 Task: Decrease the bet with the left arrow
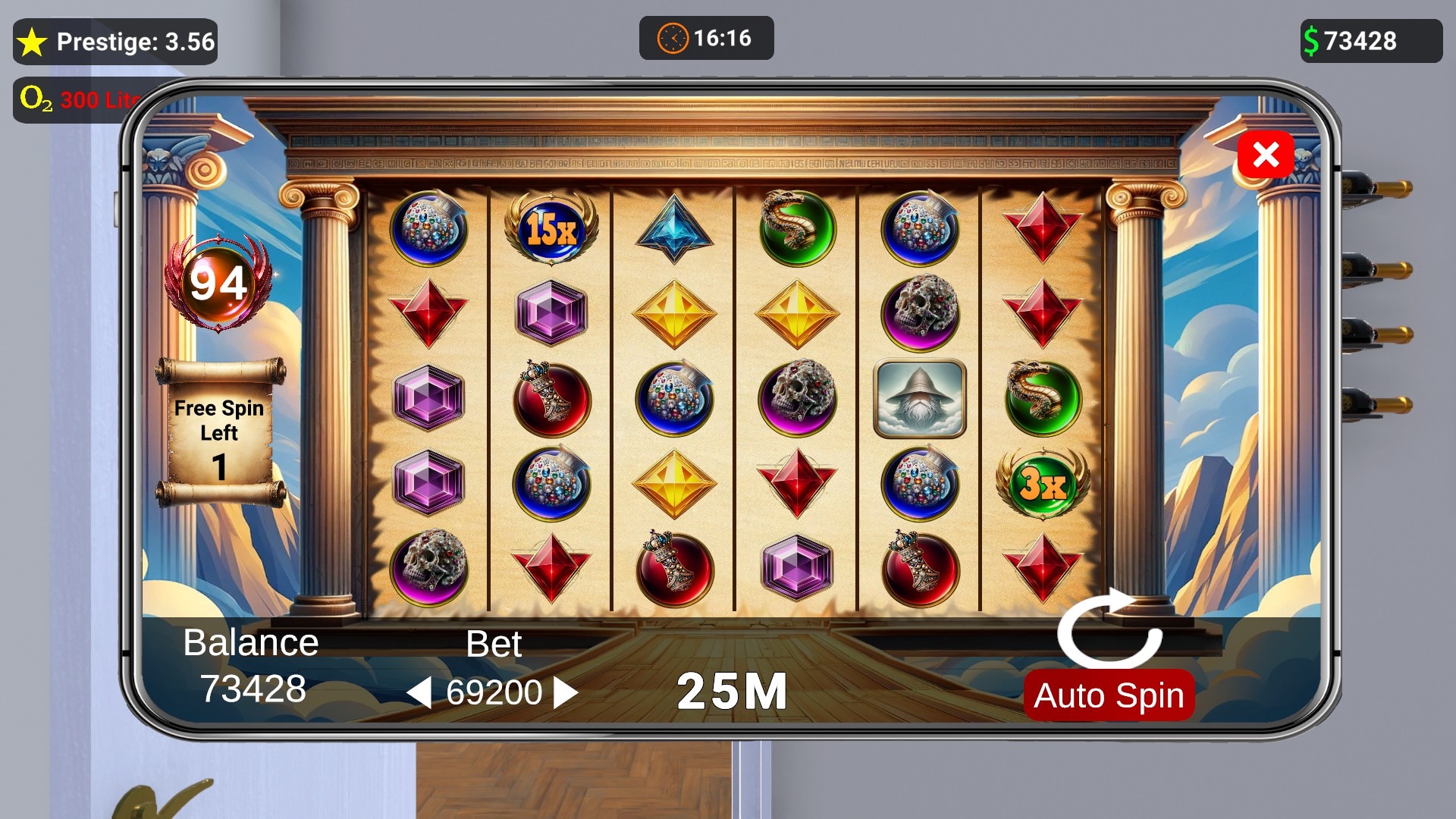coord(419,692)
